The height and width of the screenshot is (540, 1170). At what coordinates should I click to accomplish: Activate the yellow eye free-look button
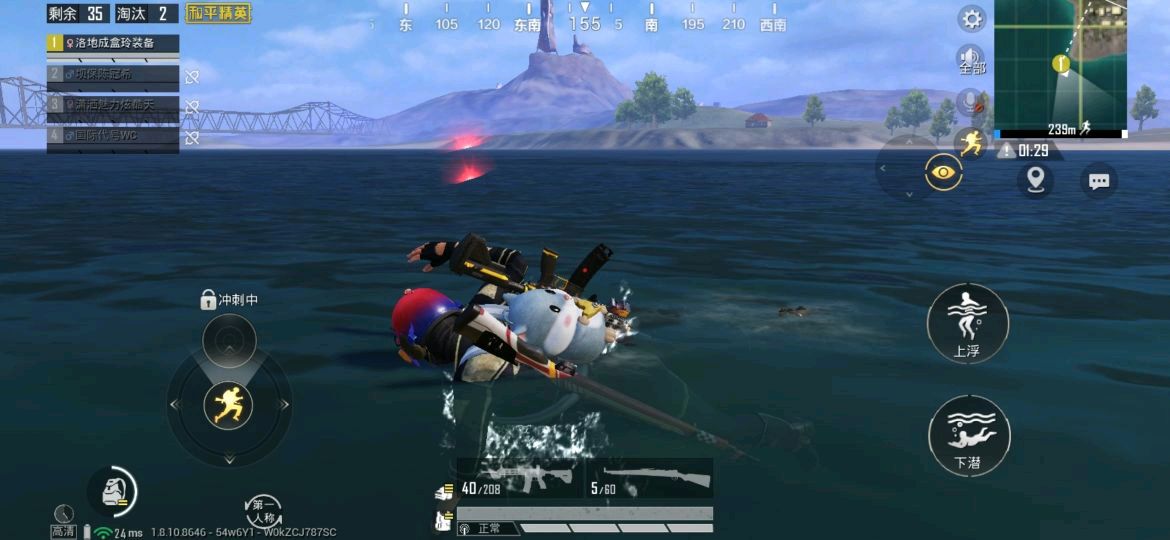coord(942,173)
